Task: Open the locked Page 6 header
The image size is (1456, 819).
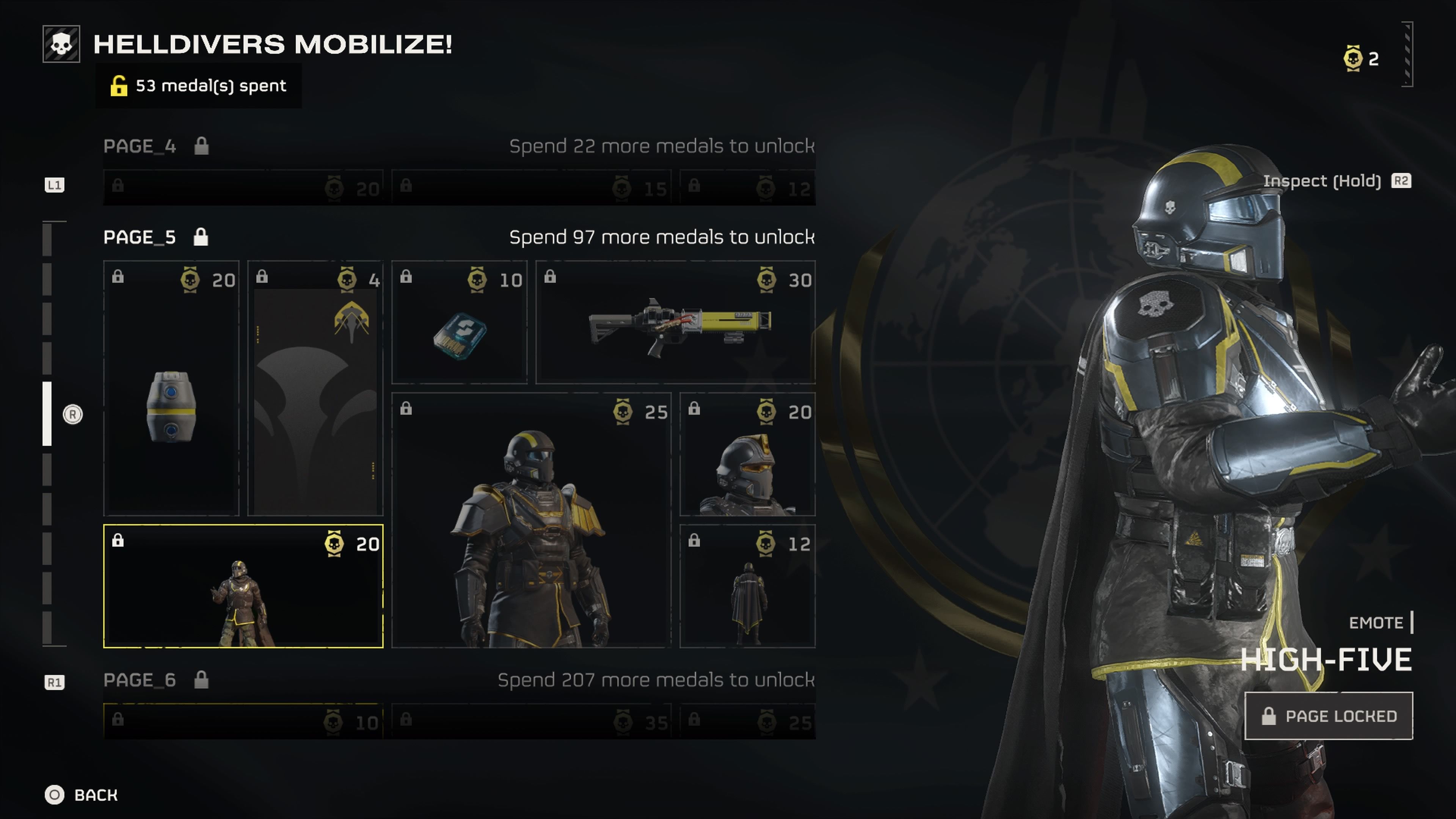Action: tap(139, 680)
